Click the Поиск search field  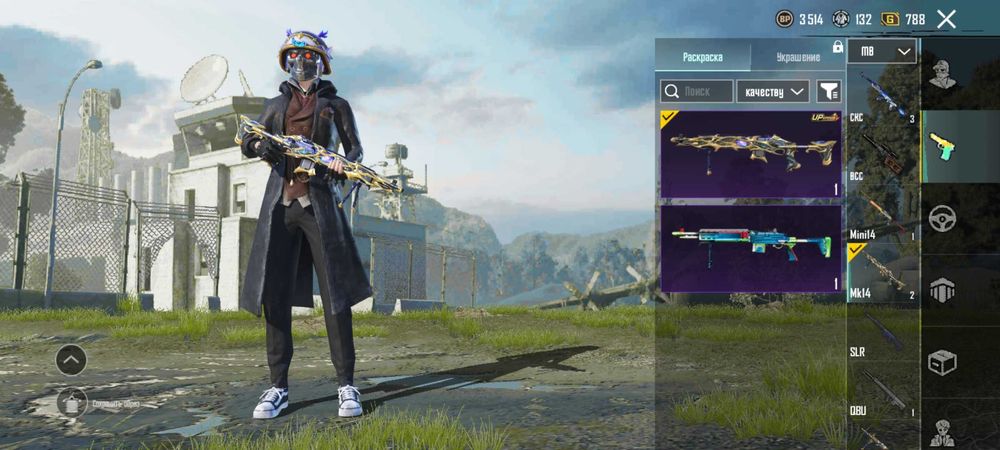(x=696, y=91)
